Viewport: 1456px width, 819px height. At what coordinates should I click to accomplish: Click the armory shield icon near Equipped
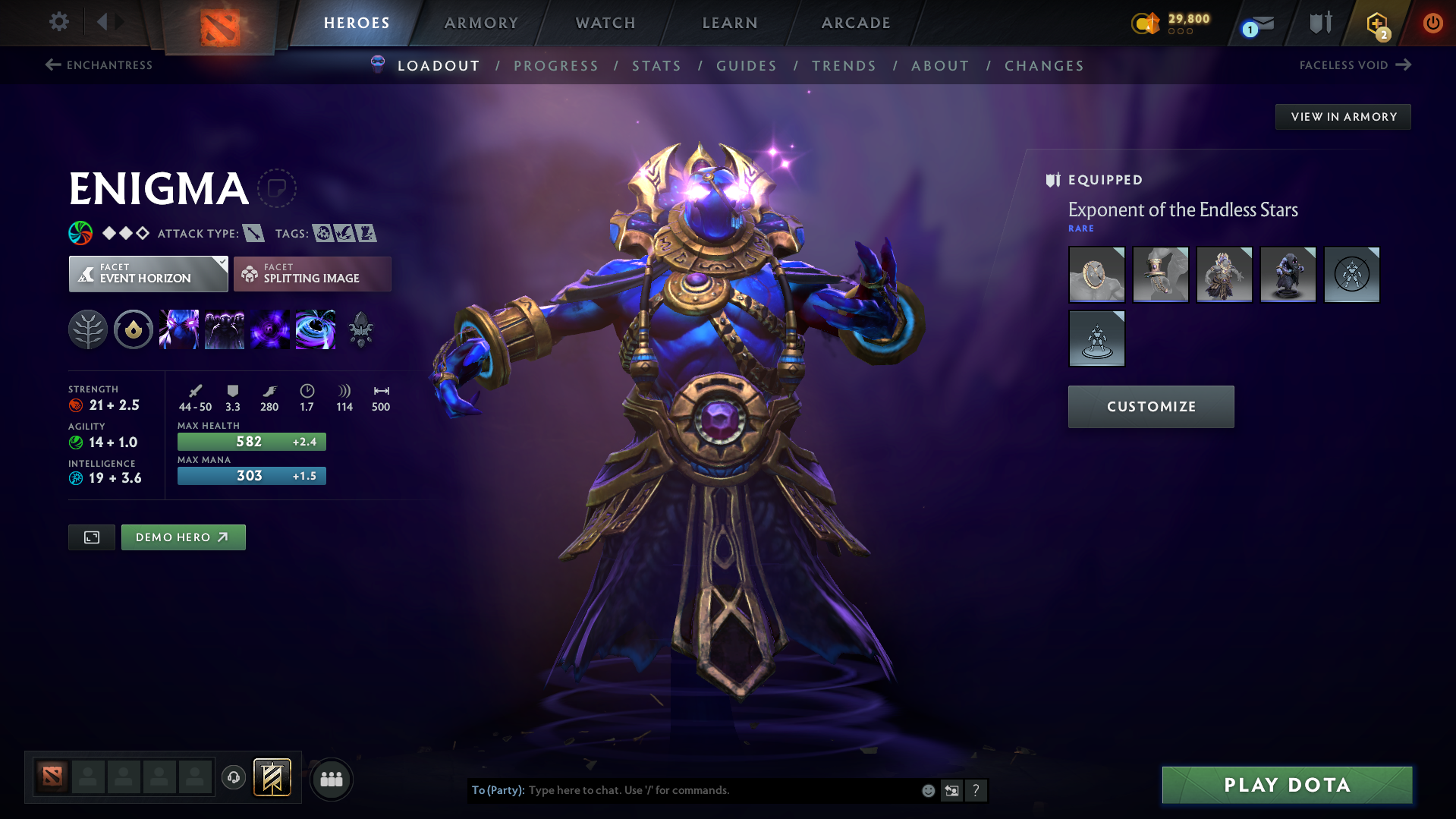point(1052,180)
